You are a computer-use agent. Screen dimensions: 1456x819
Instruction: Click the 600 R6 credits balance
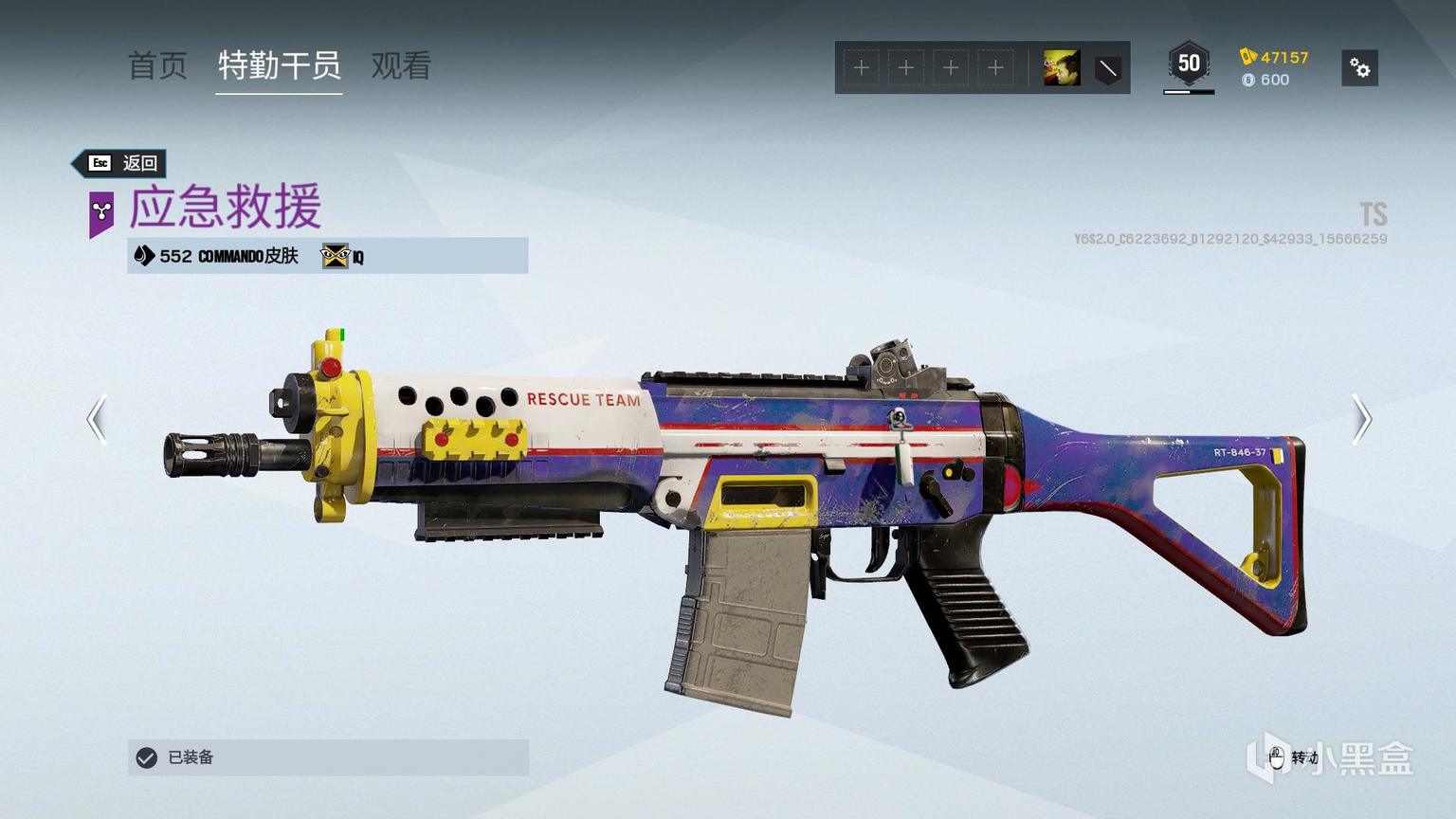click(1265, 80)
